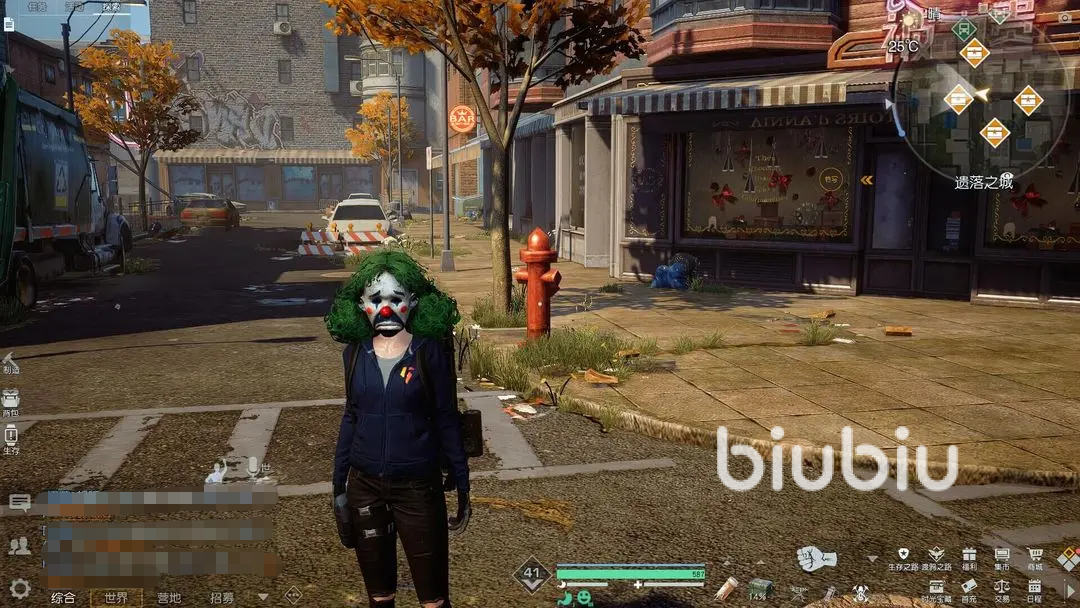
Task: Toggle the microphone voice chat icon
Action: coord(255,468)
